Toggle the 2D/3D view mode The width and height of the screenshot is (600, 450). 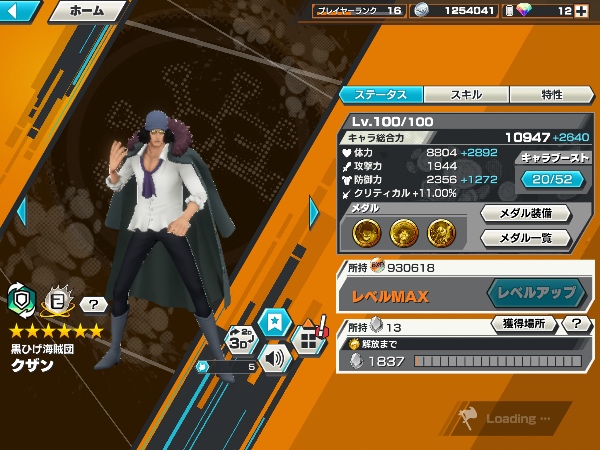click(239, 340)
